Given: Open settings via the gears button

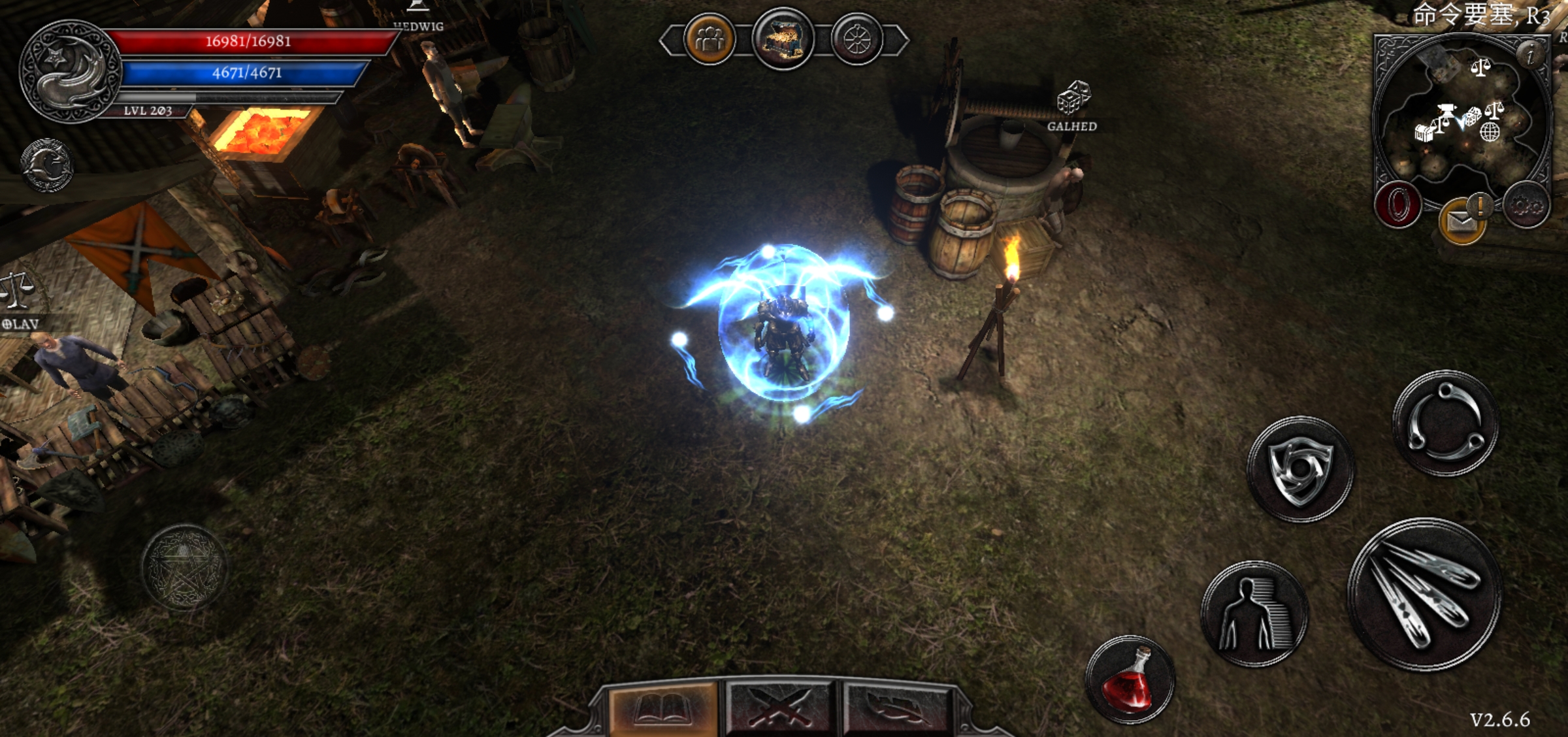Looking at the screenshot, I should tap(1526, 205).
